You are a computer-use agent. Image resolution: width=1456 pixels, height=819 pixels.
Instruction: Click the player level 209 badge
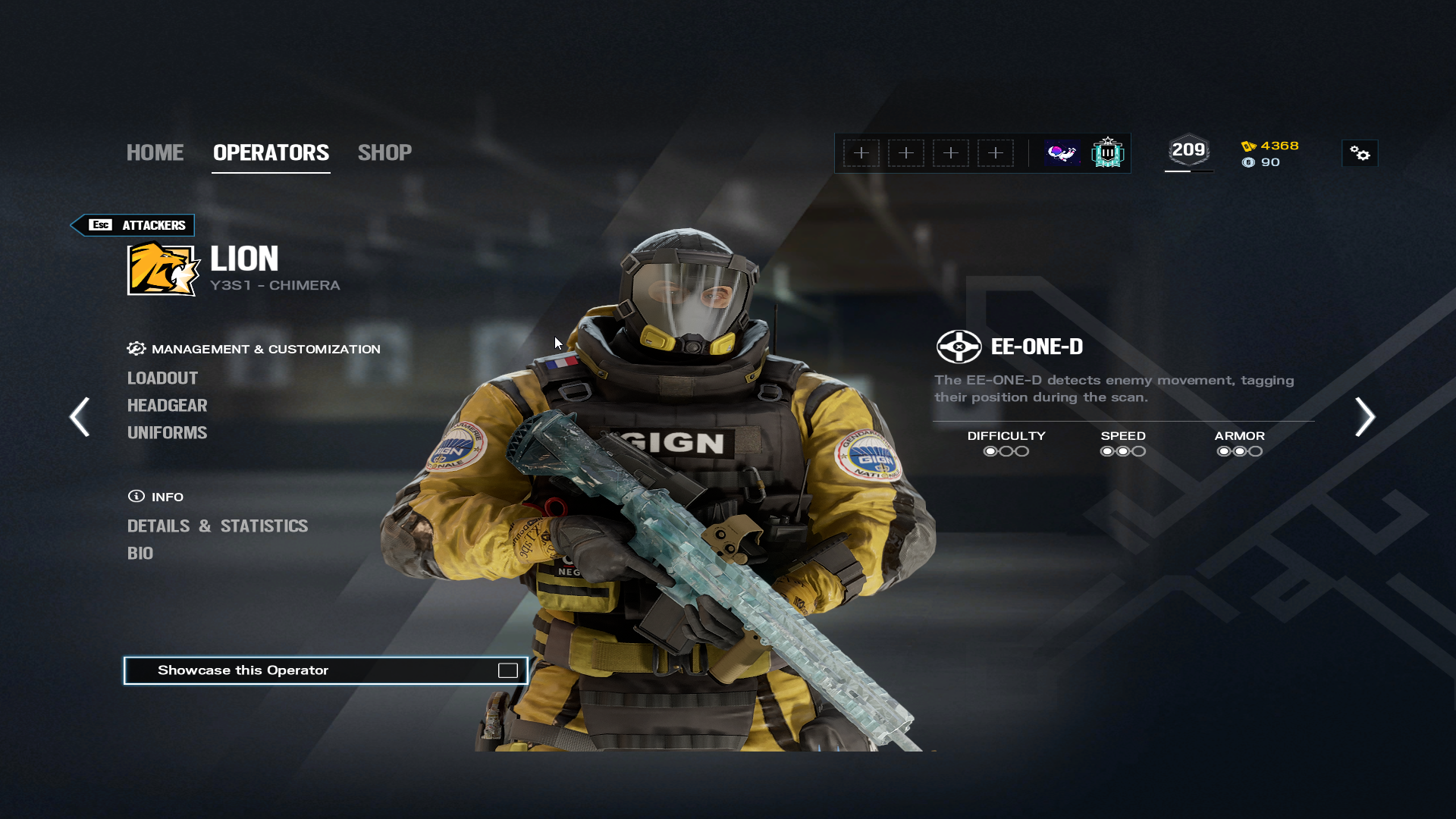[x=1188, y=151]
